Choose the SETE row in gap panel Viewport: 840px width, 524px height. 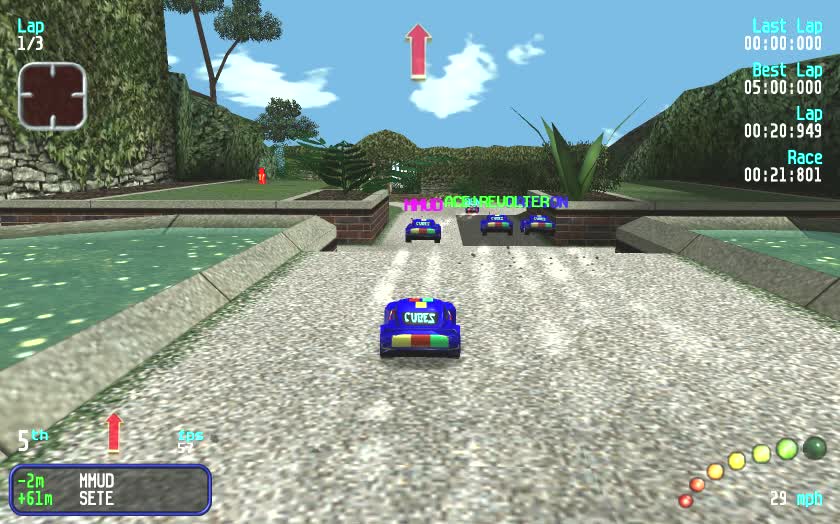click(110, 498)
